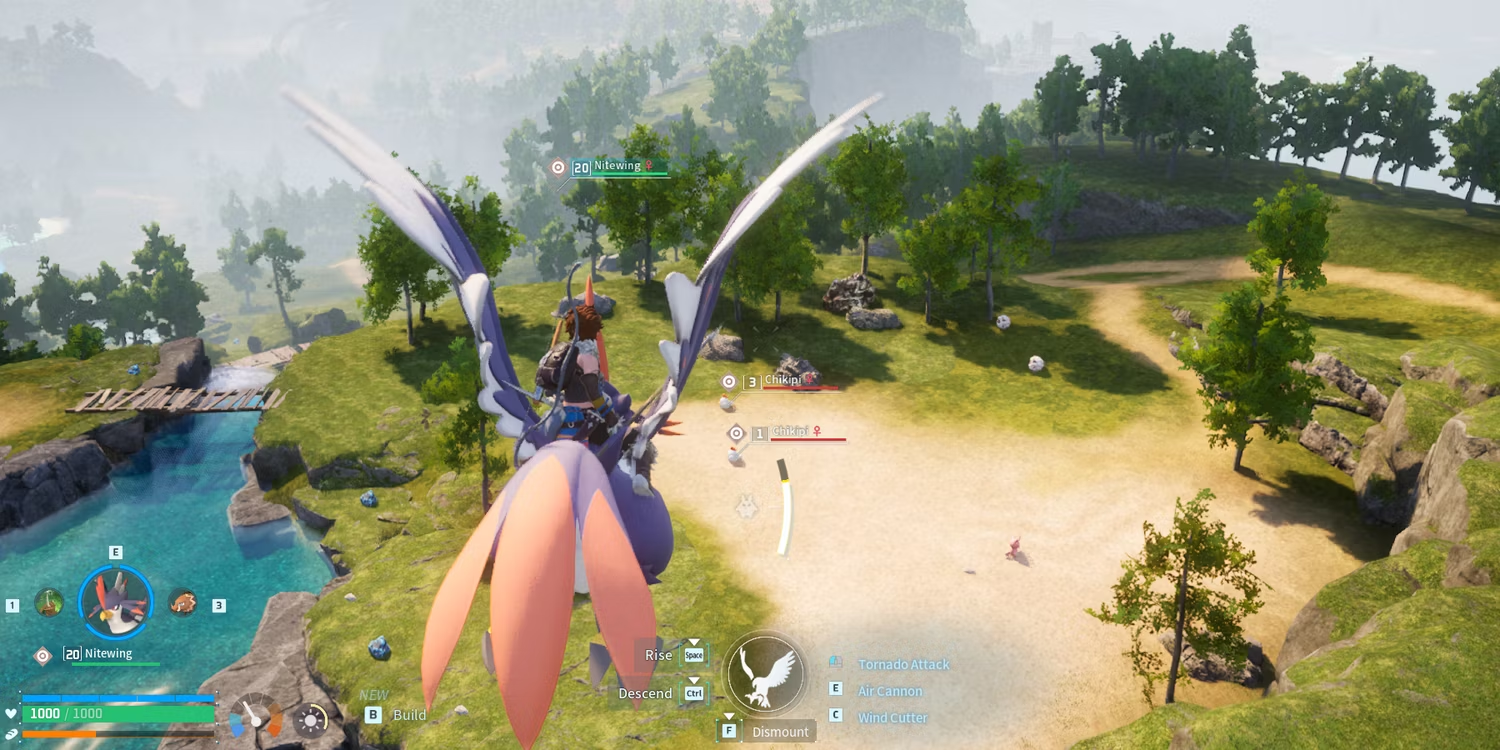Switch to the leafy green pal portrait
Image resolution: width=1500 pixels, height=750 pixels.
[x=49, y=602]
